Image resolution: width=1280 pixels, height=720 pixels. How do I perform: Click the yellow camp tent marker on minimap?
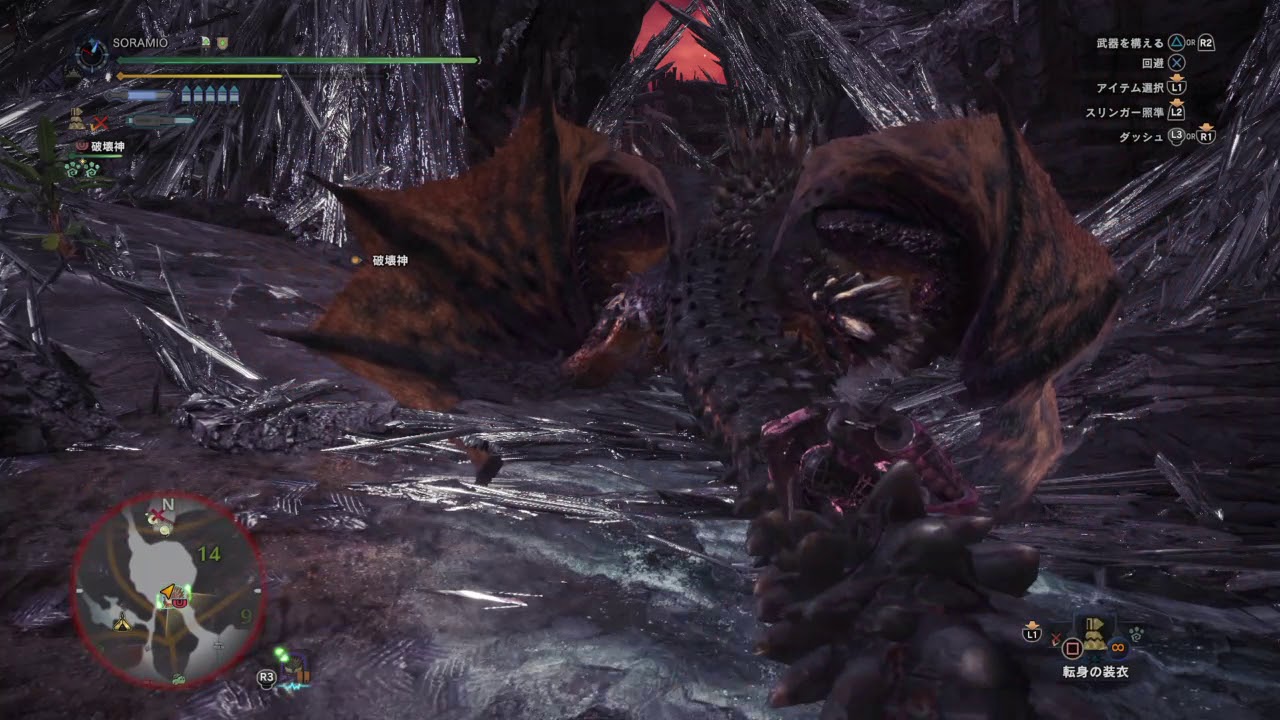pyautogui.click(x=123, y=624)
